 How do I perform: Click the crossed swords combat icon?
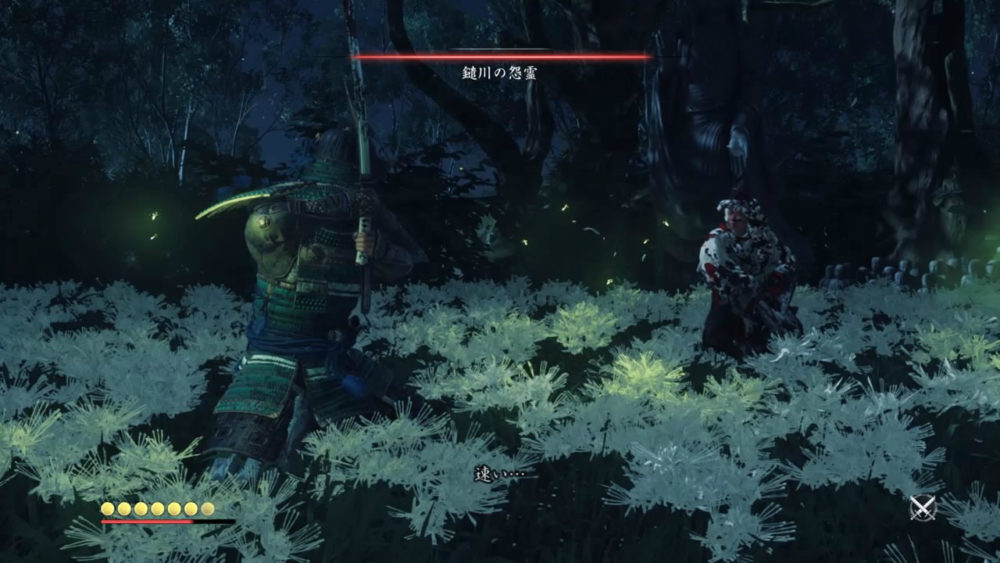point(922,508)
